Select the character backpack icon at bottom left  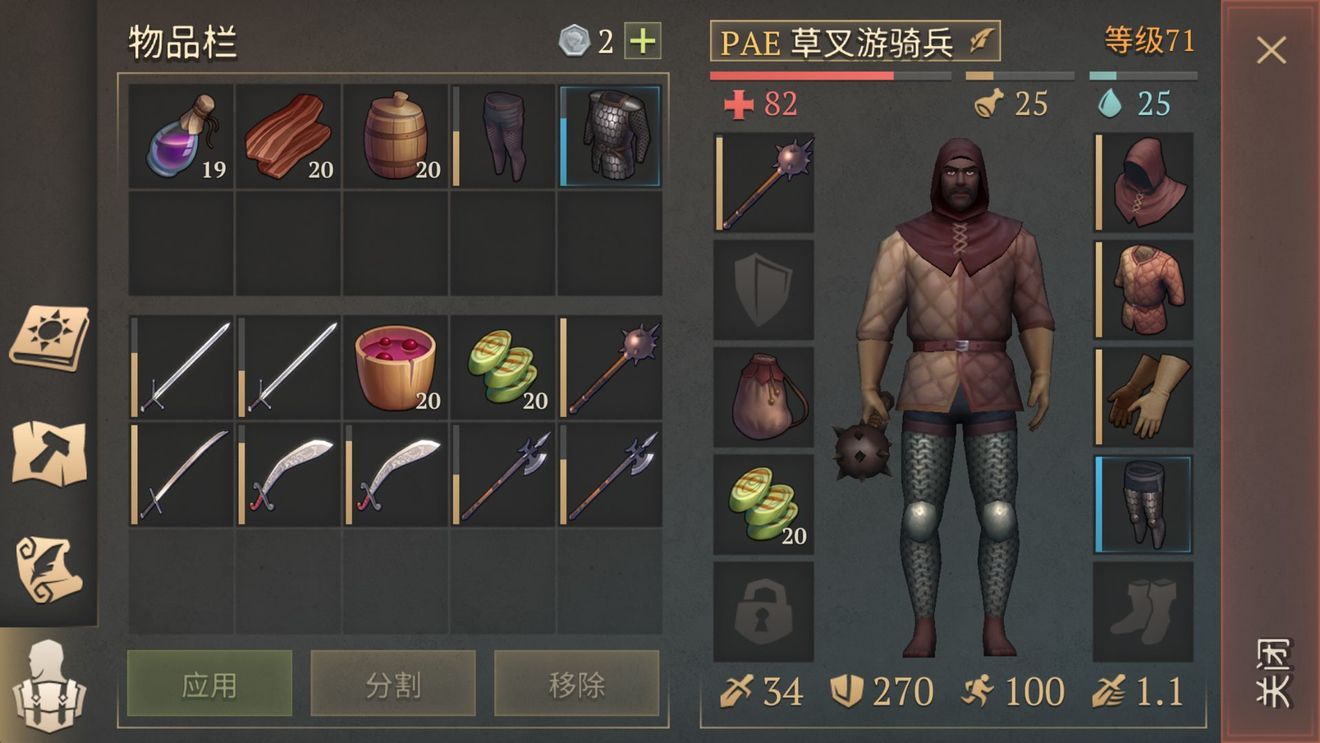click(x=48, y=690)
